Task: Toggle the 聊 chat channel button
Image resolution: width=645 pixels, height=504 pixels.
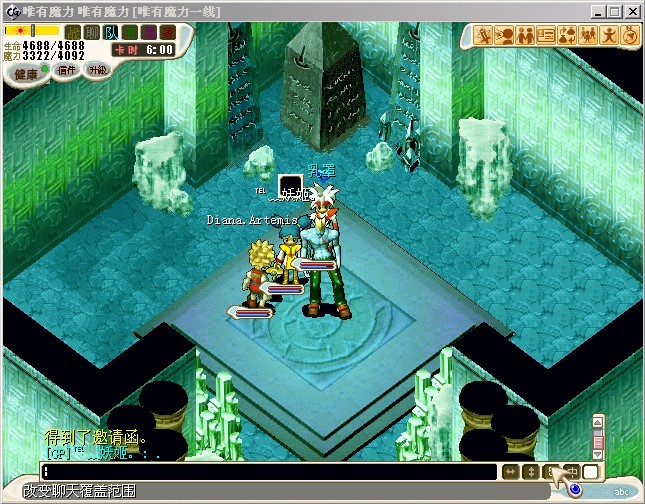Action: pos(90,33)
